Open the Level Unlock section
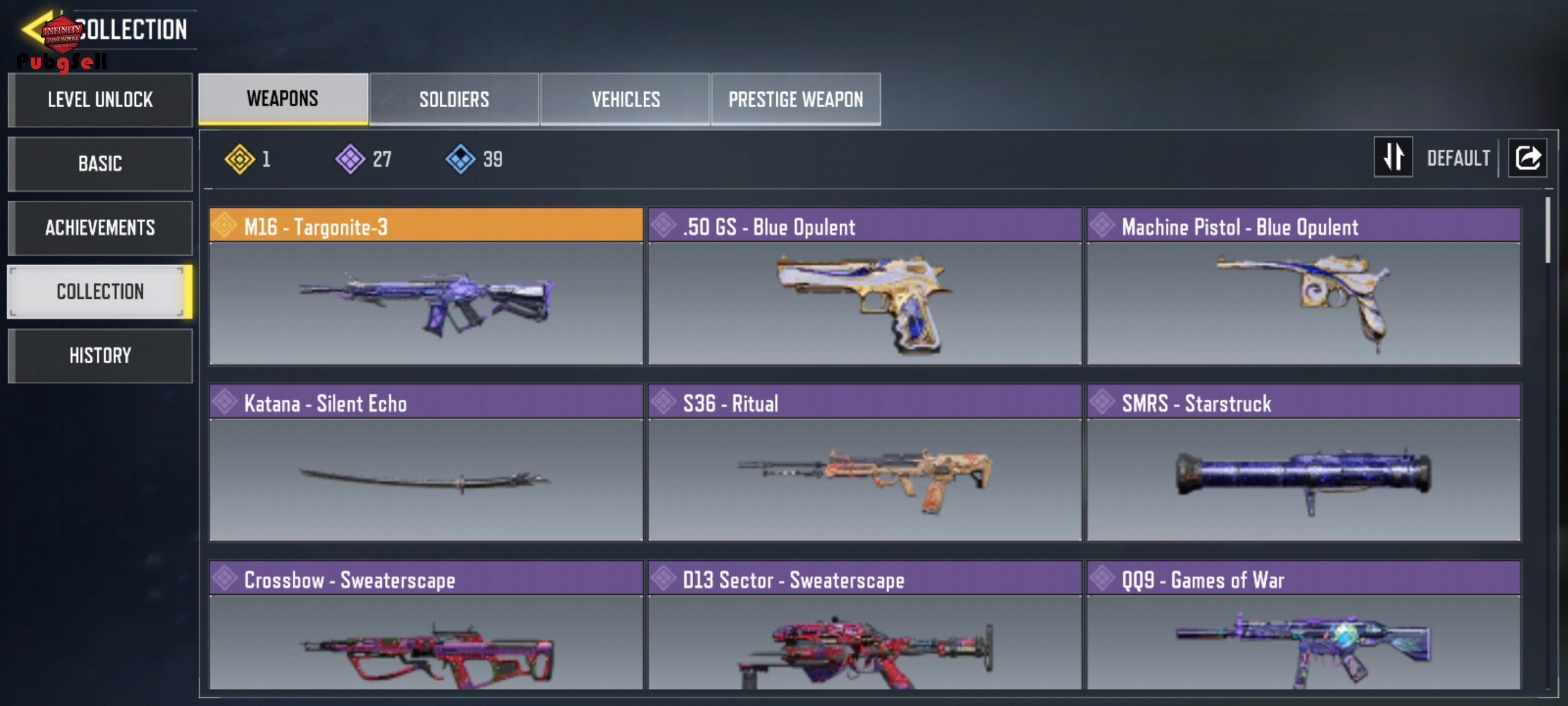Image resolution: width=1568 pixels, height=706 pixels. click(100, 100)
